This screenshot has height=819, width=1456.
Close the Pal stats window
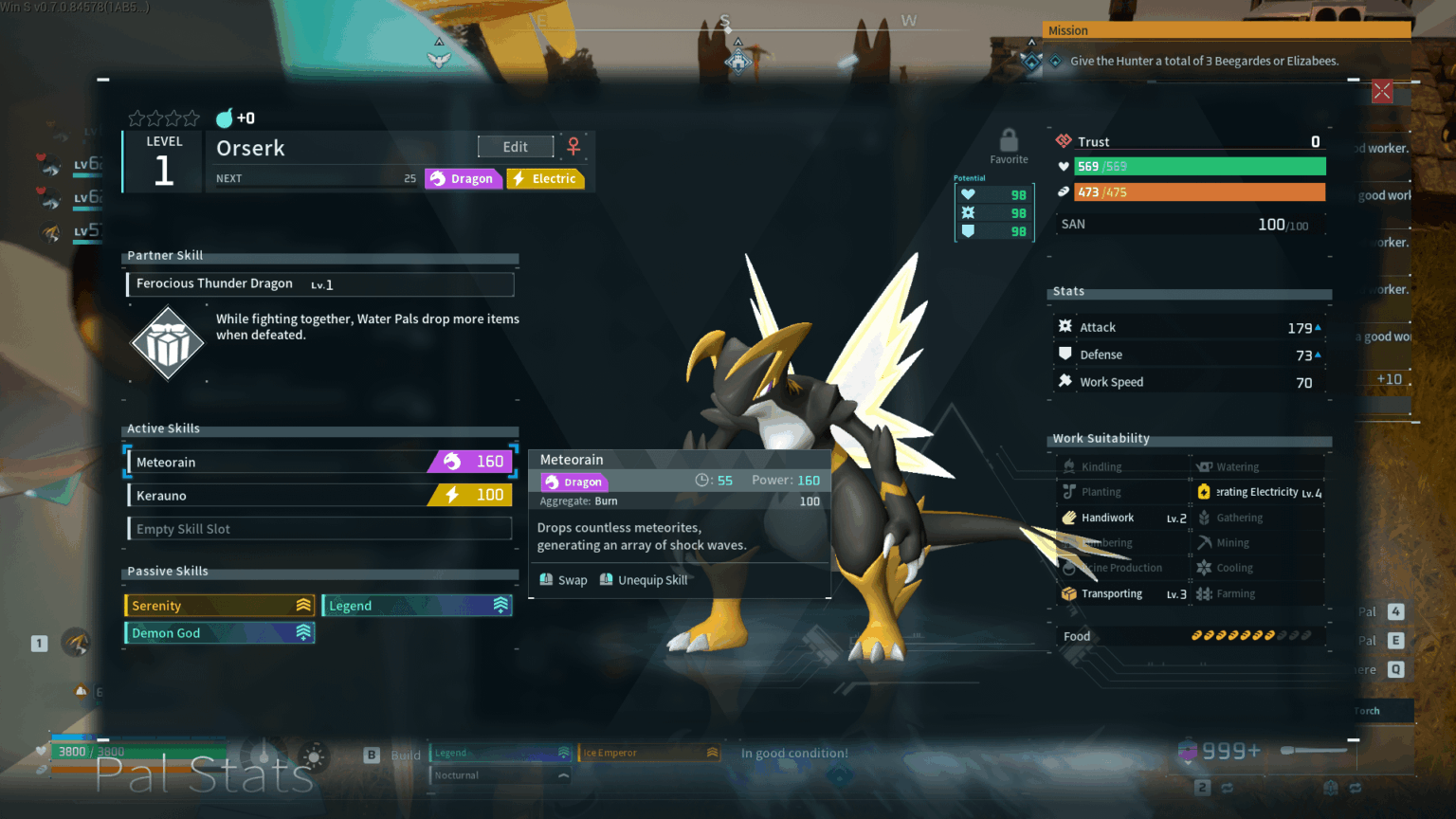(x=1382, y=91)
